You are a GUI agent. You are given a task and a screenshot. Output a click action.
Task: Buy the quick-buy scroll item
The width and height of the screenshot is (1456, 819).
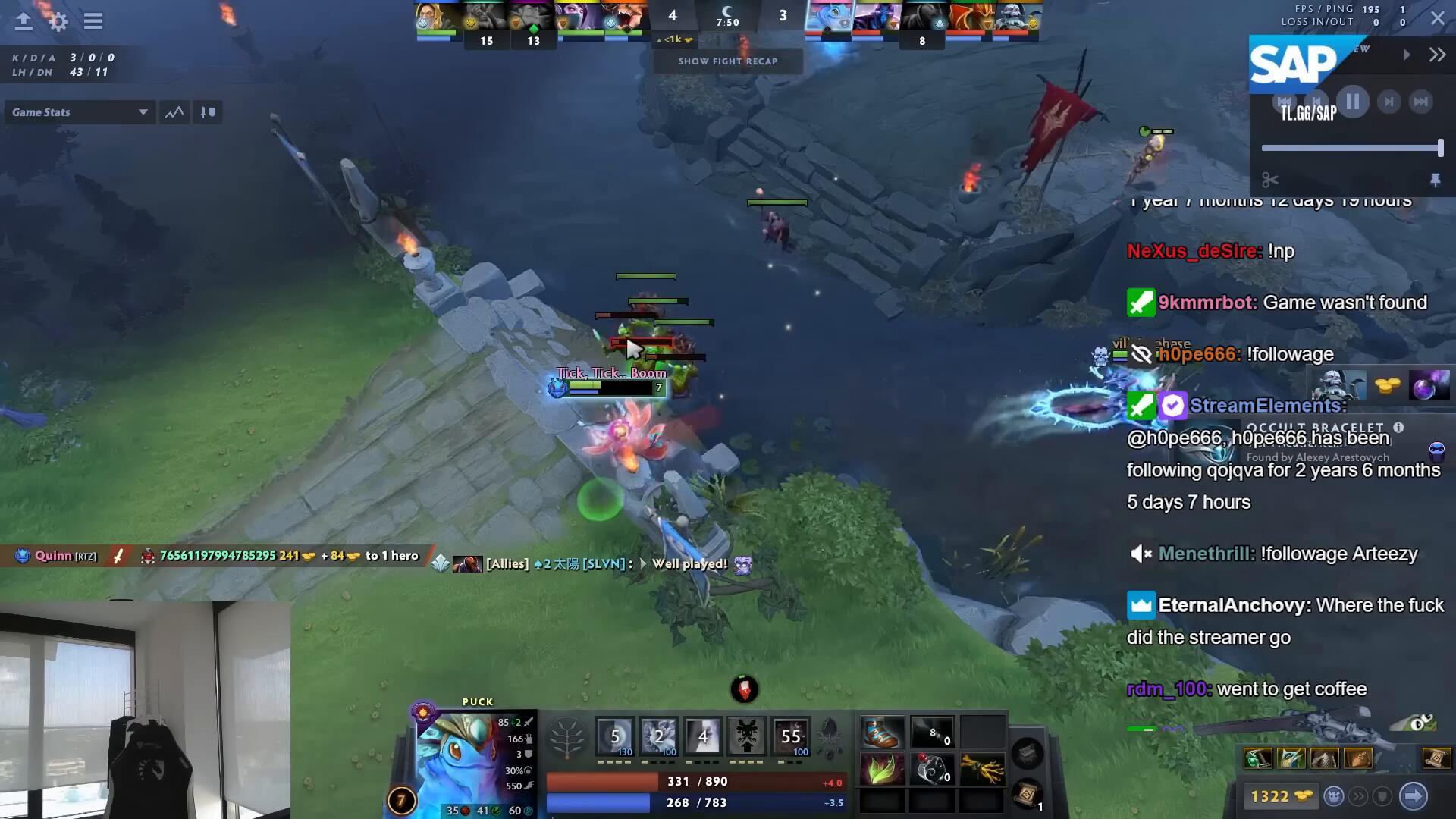tap(1436, 758)
